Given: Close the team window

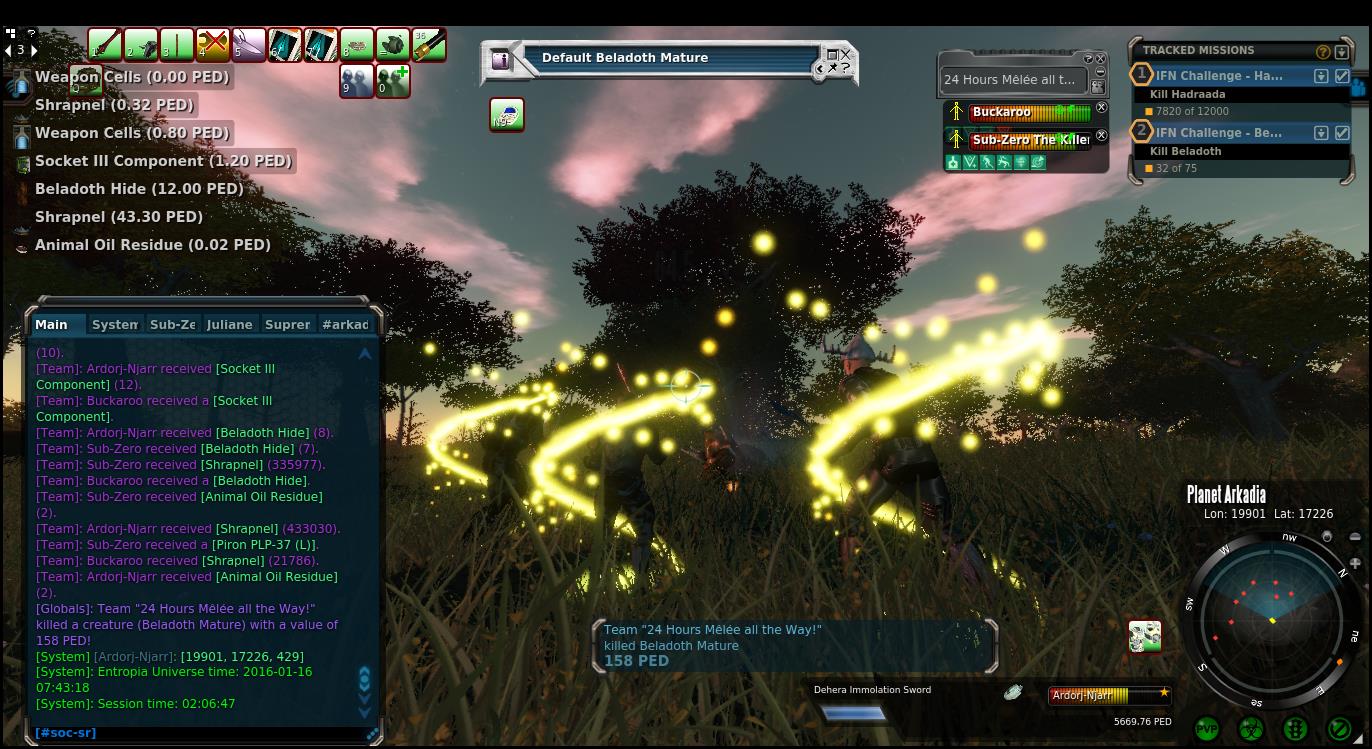Looking at the screenshot, I should 1101,59.
